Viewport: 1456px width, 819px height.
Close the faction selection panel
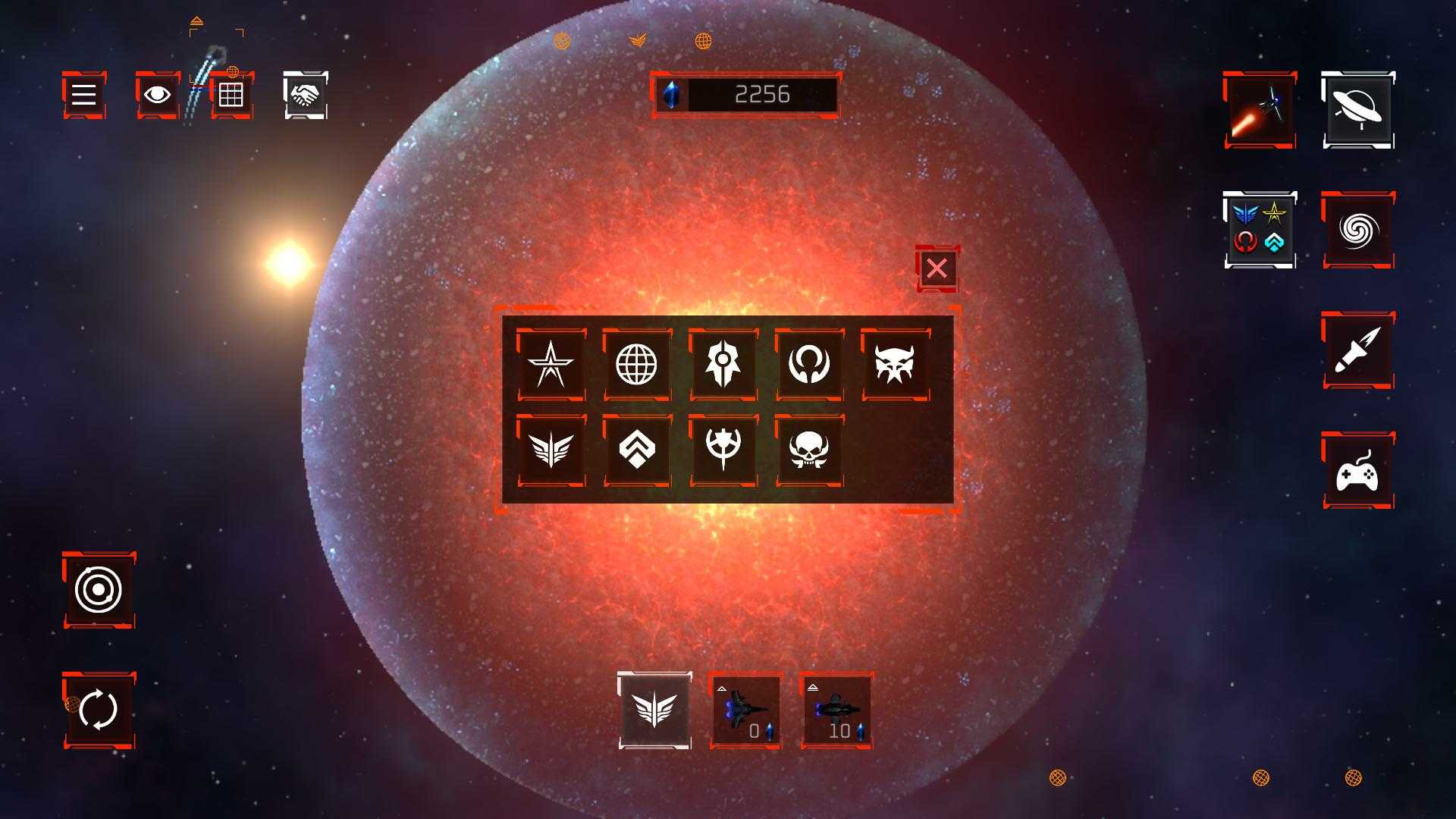[937, 268]
